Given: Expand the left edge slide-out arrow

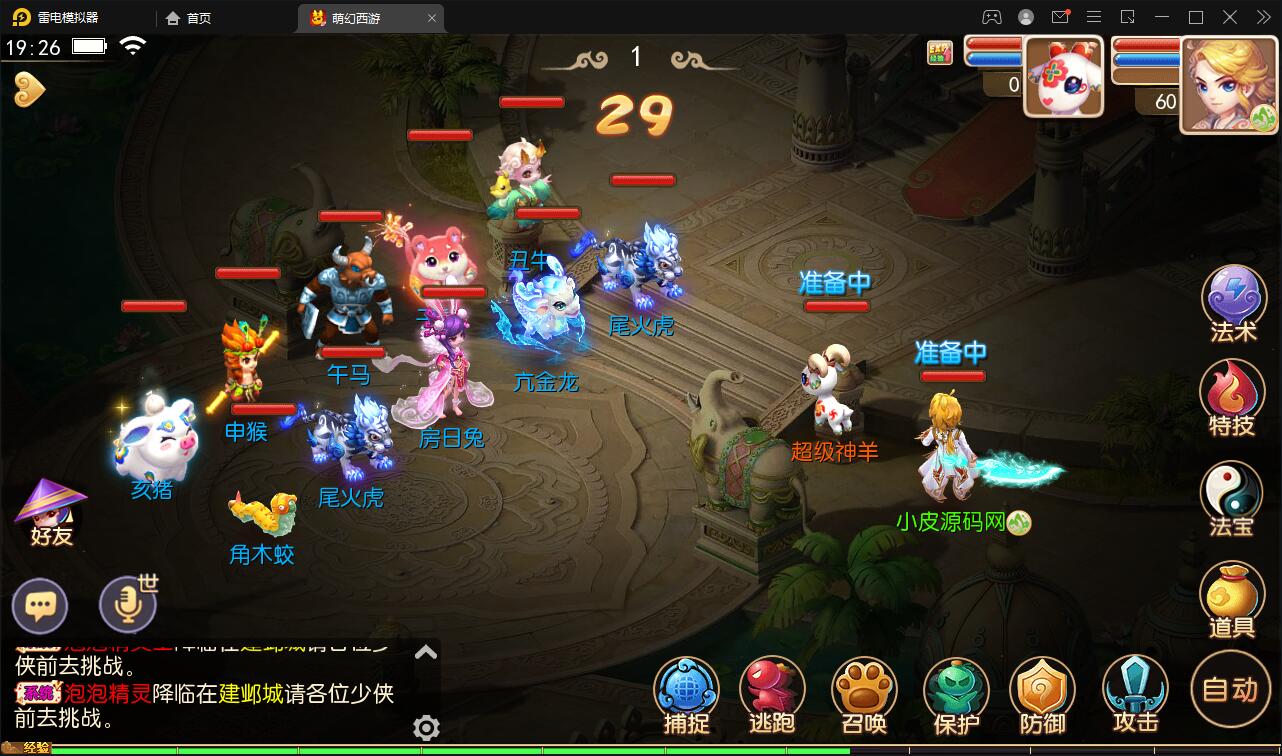Looking at the screenshot, I should [x=31, y=88].
